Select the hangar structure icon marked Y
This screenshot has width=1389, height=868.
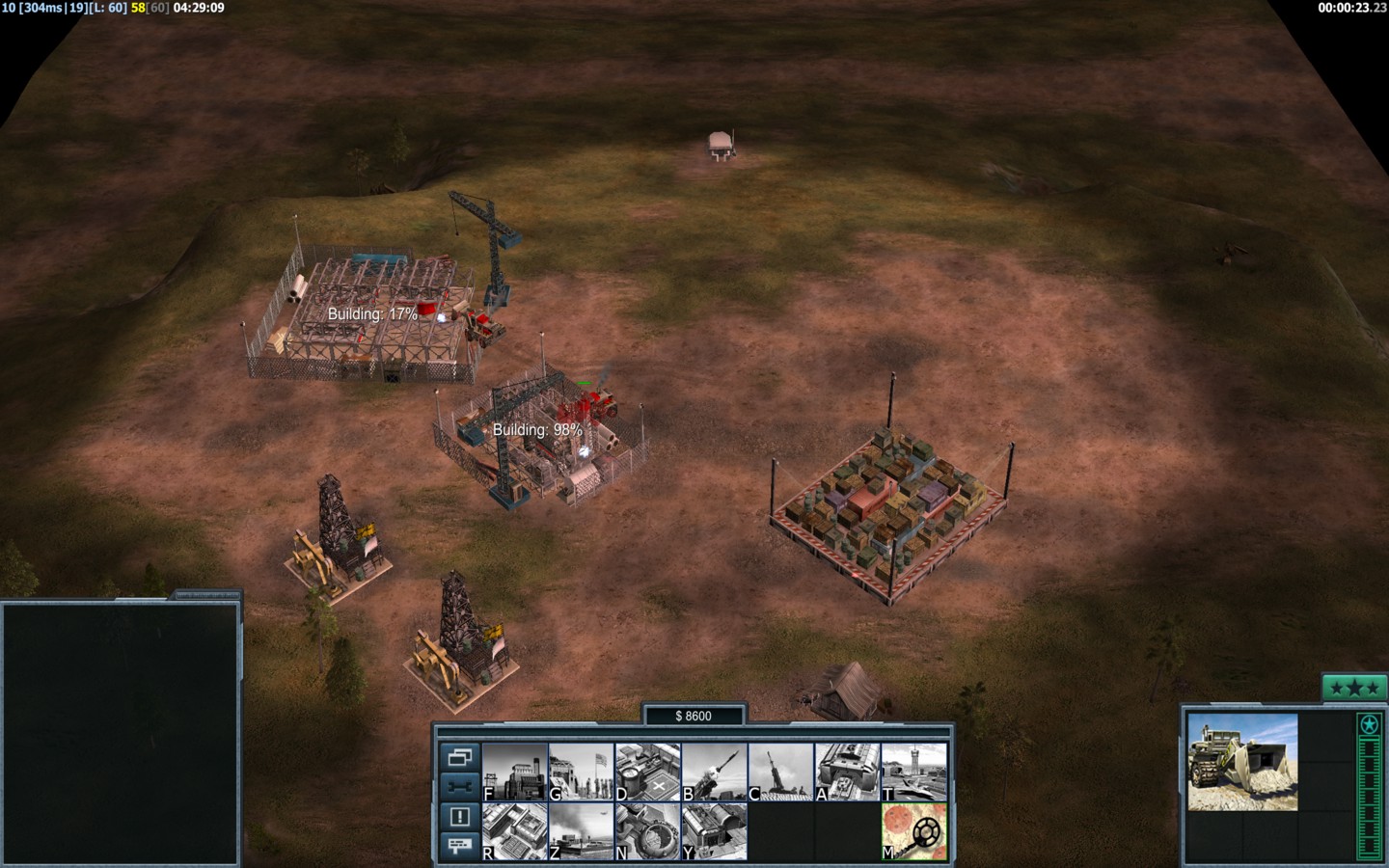point(715,831)
